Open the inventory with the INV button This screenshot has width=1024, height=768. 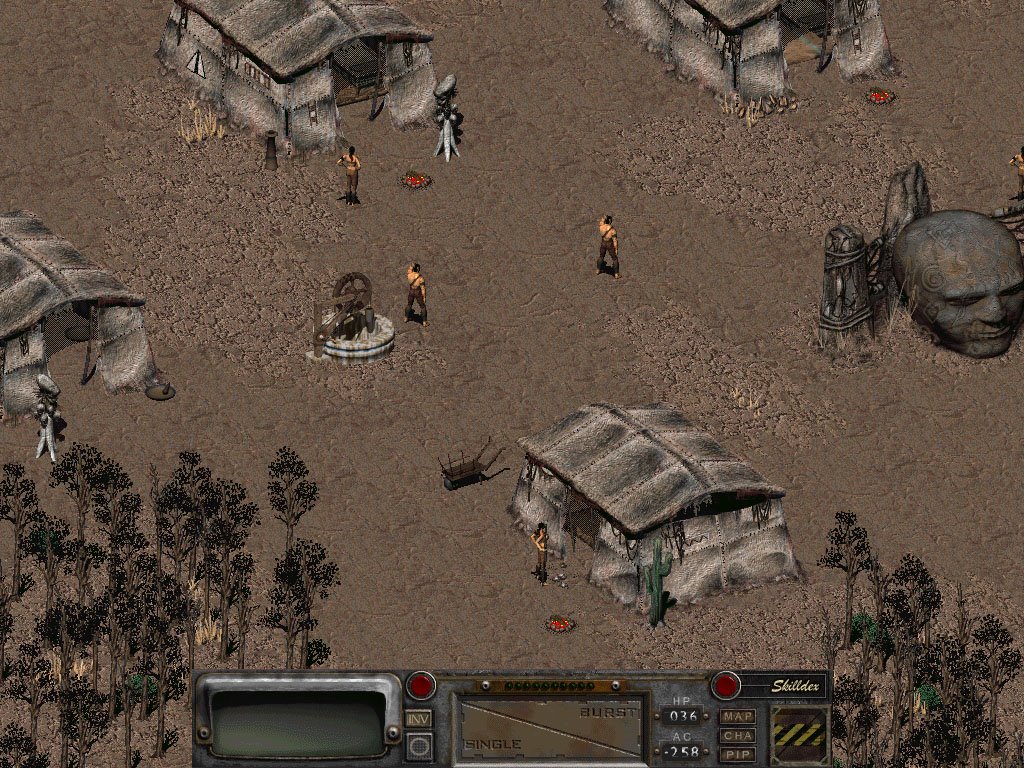click(420, 718)
